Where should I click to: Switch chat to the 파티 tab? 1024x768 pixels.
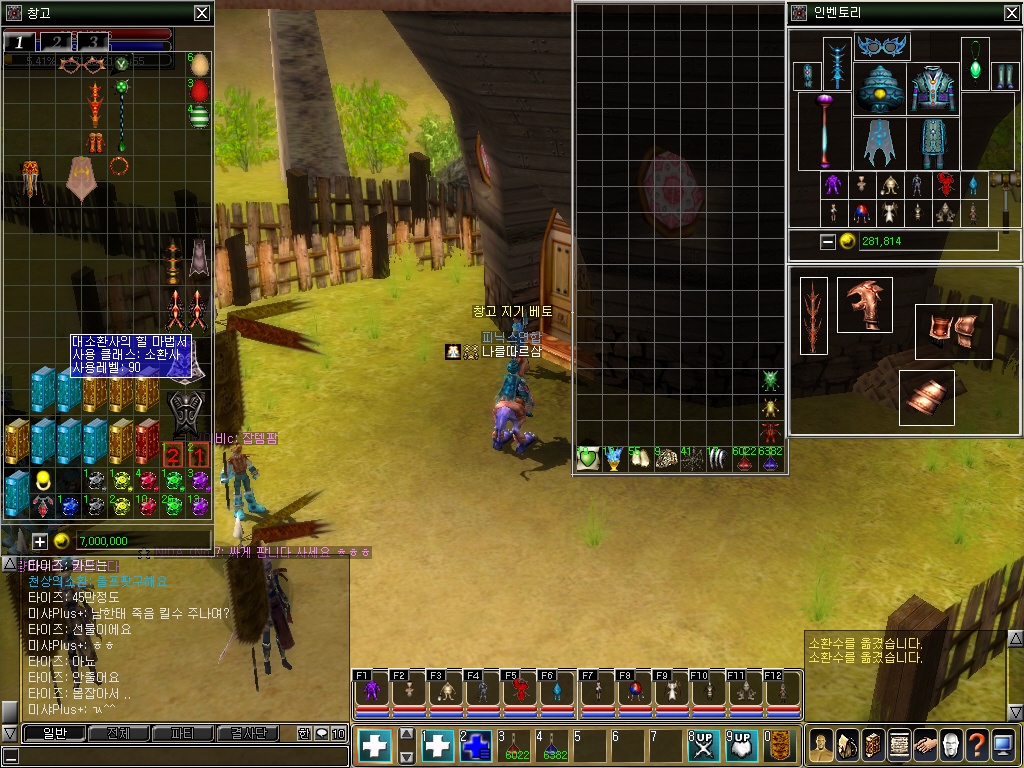tap(182, 733)
